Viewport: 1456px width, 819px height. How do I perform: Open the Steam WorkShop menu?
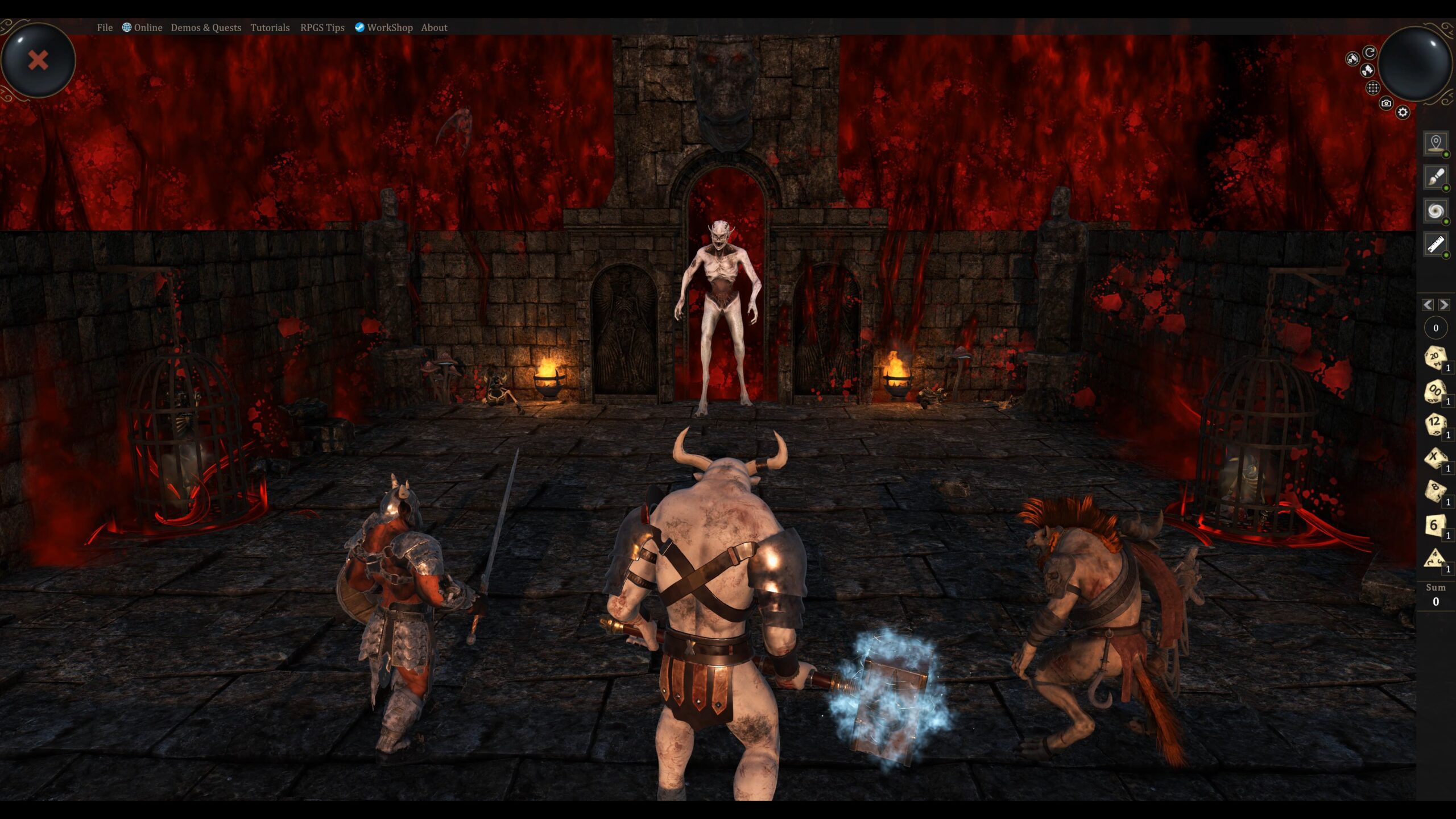[x=384, y=27]
